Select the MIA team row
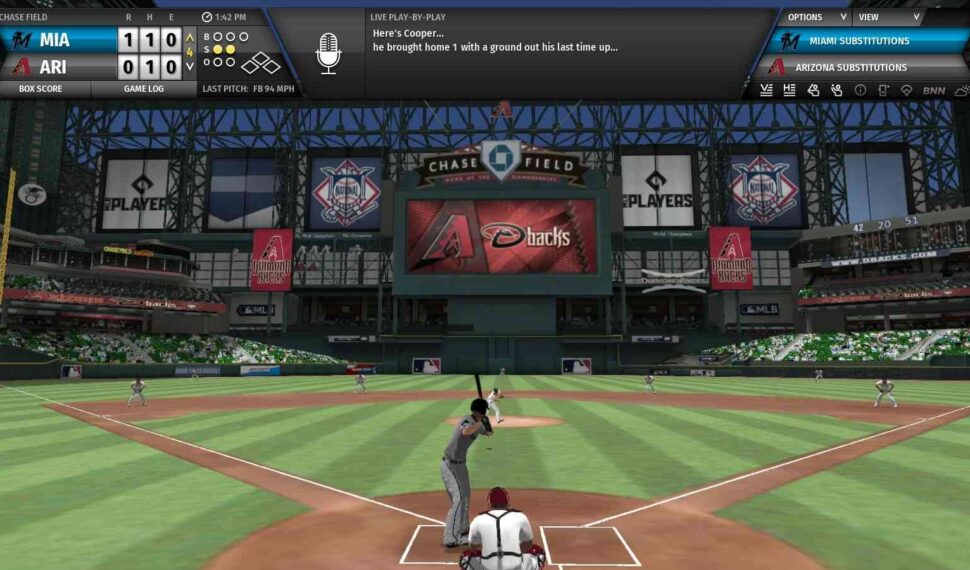 [58, 41]
